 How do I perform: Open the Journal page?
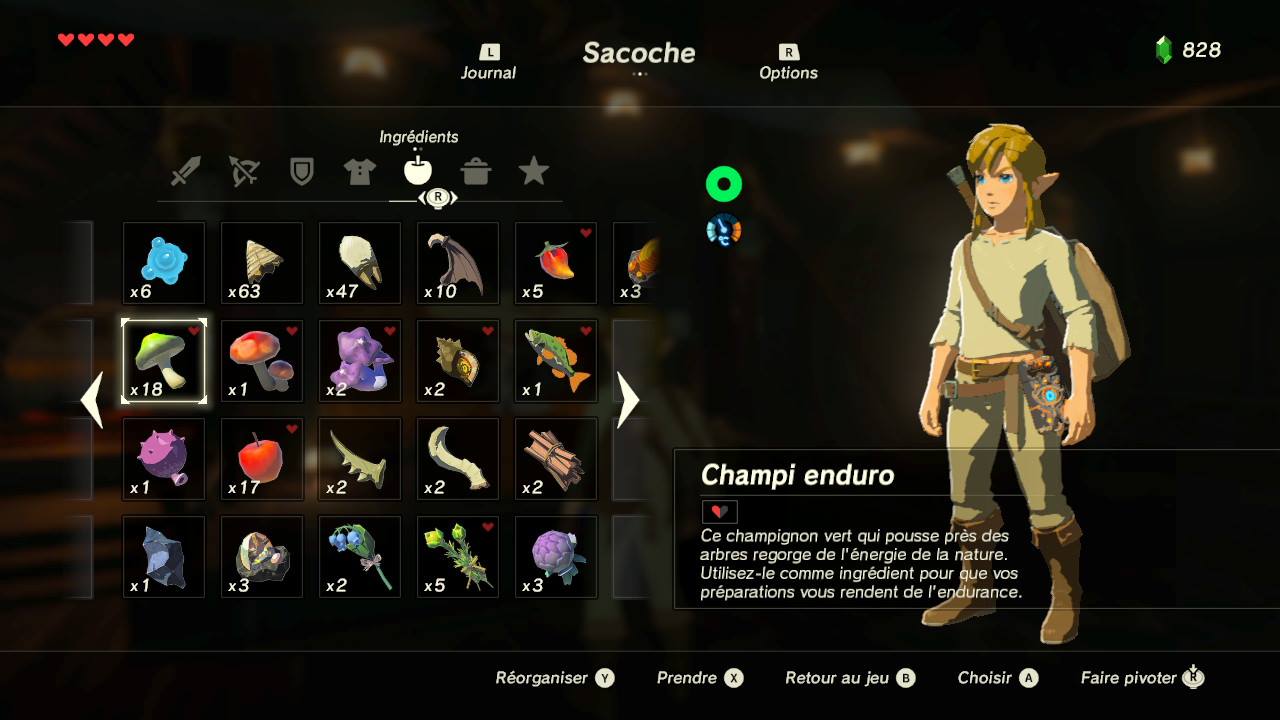(488, 63)
